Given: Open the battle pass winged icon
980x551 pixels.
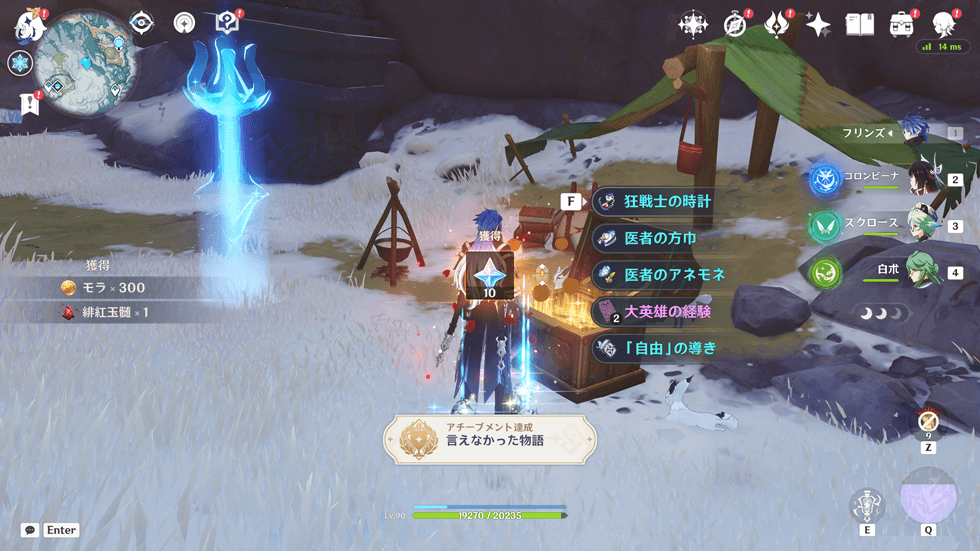Looking at the screenshot, I should point(776,25).
